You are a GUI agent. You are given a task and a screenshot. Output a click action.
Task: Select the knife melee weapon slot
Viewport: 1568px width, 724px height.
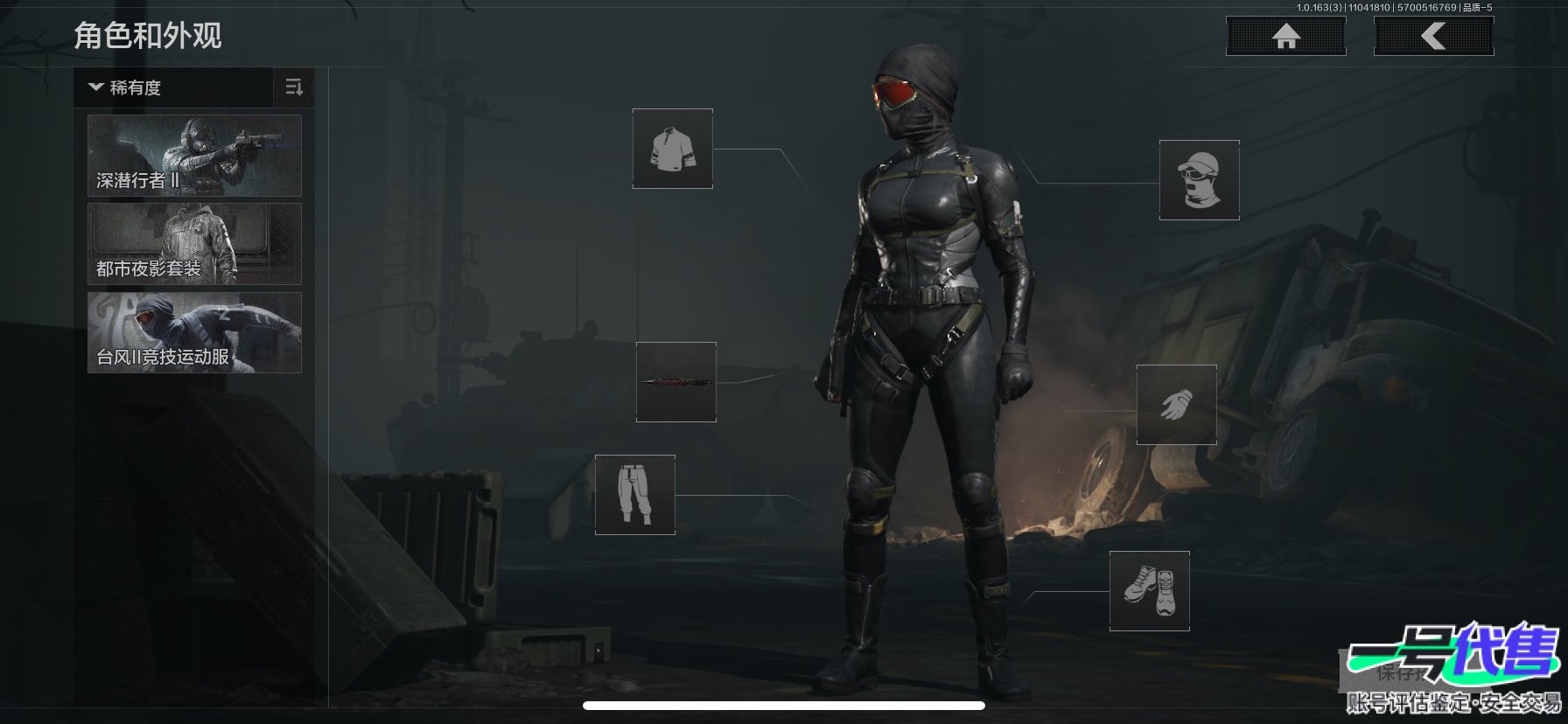pos(675,382)
